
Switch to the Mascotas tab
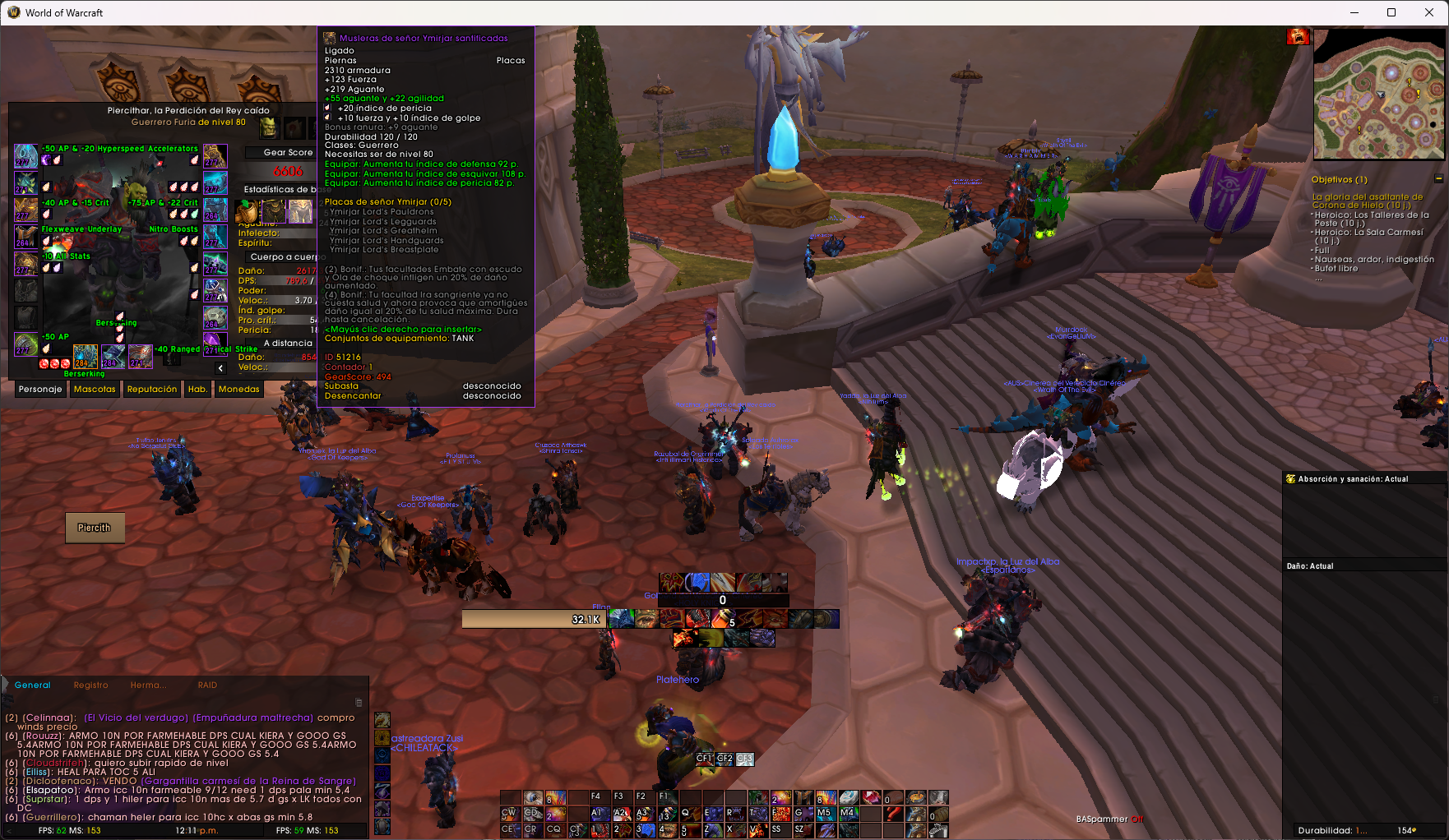click(95, 390)
